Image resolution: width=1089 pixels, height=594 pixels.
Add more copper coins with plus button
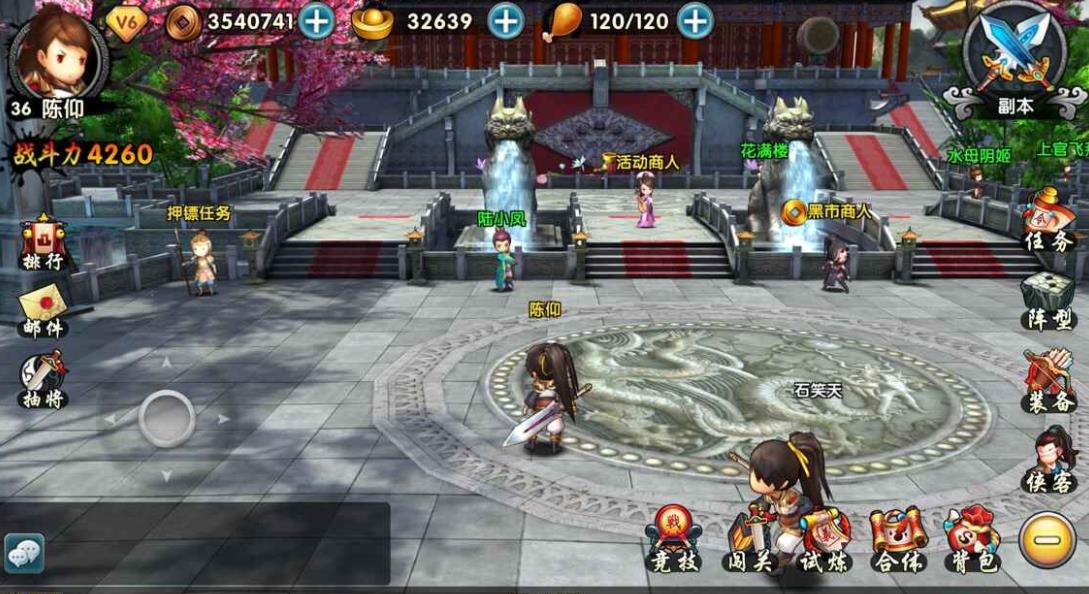tap(317, 21)
